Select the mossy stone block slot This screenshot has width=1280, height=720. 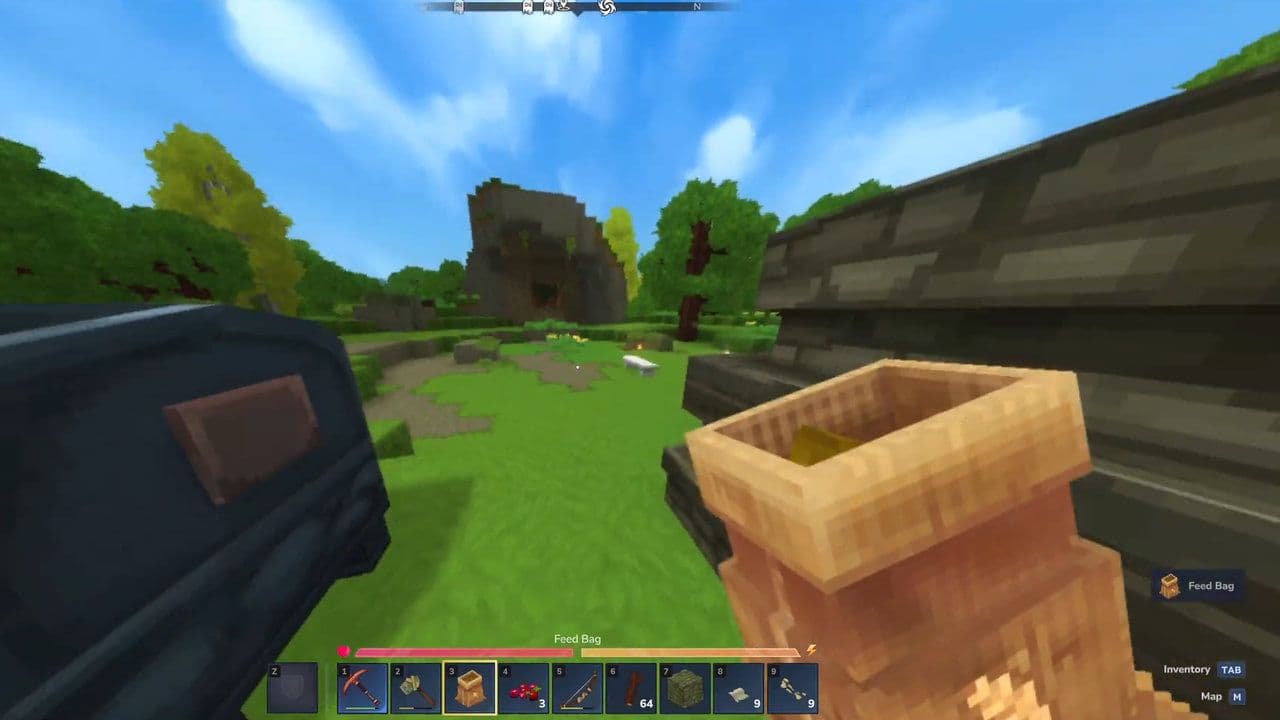tap(686, 688)
